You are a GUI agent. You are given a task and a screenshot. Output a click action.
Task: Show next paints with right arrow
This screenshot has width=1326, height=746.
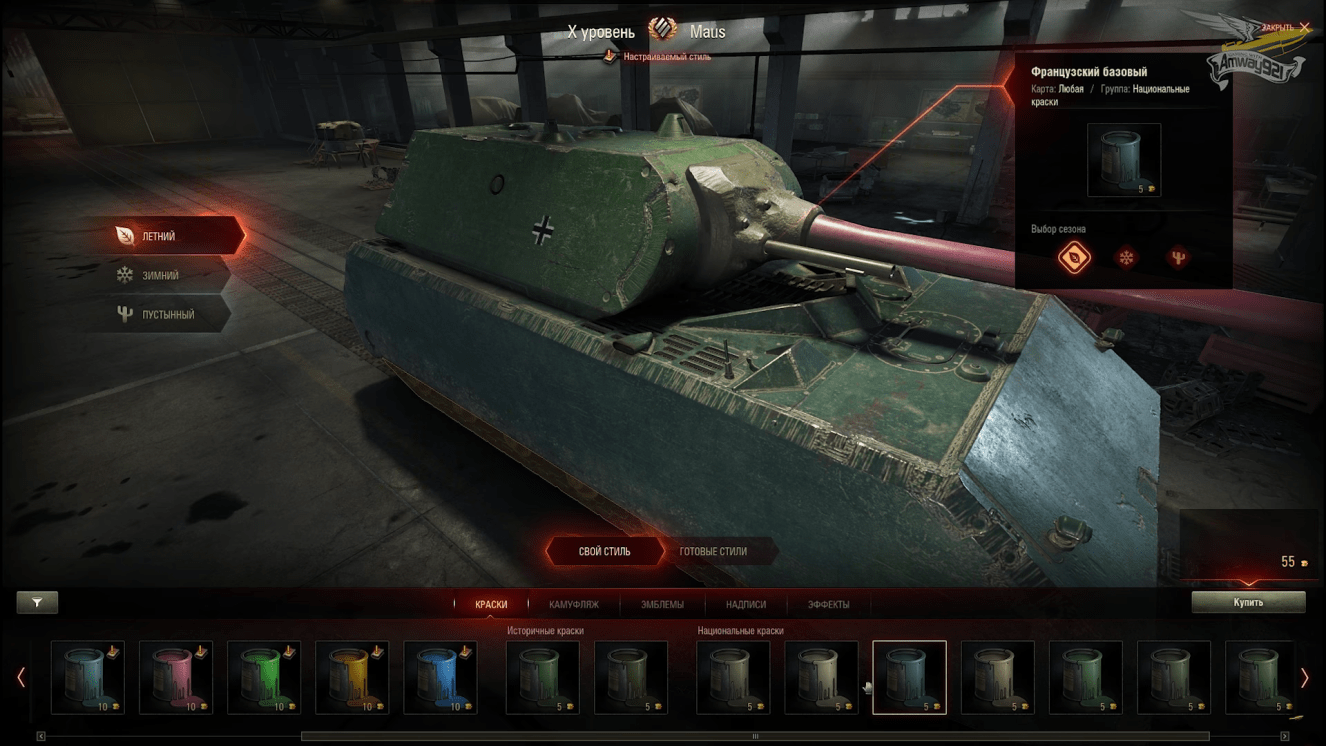click(x=1304, y=677)
